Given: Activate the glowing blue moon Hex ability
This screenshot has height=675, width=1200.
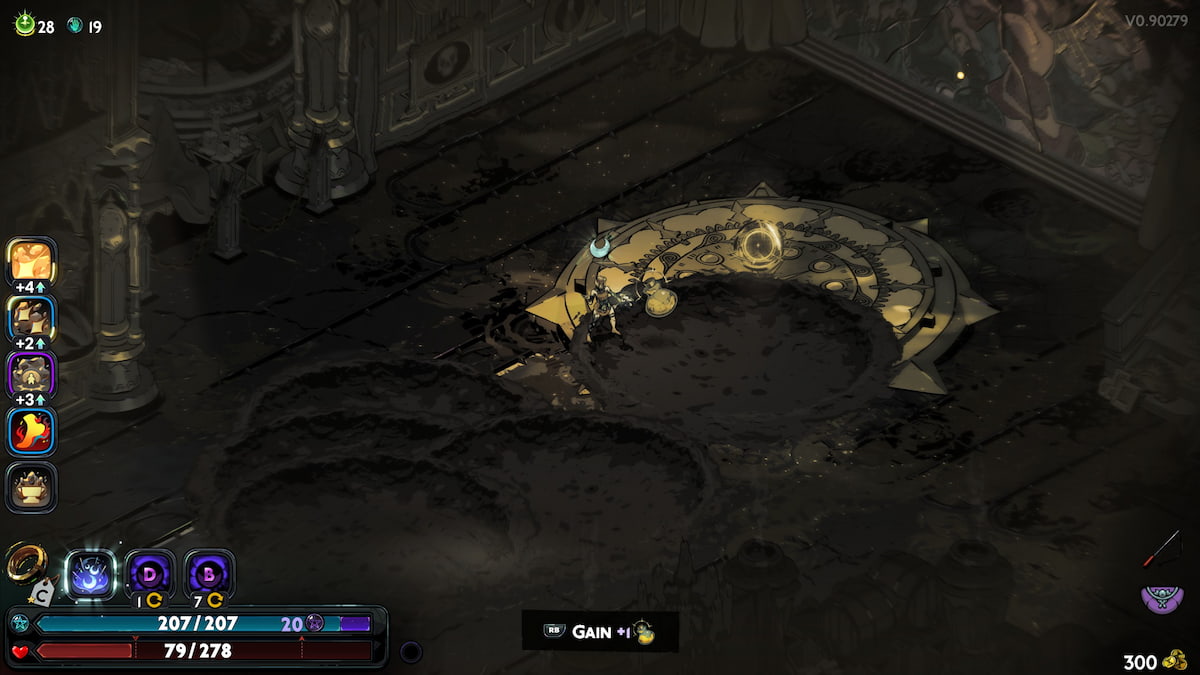Looking at the screenshot, I should [91, 575].
